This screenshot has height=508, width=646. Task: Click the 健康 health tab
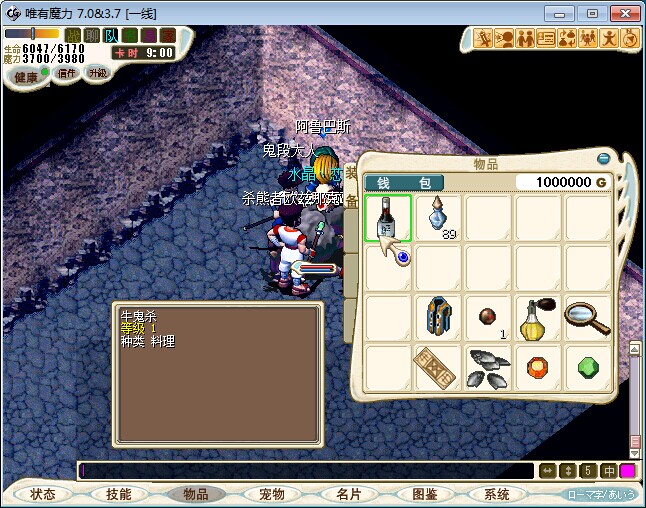(x=27, y=76)
